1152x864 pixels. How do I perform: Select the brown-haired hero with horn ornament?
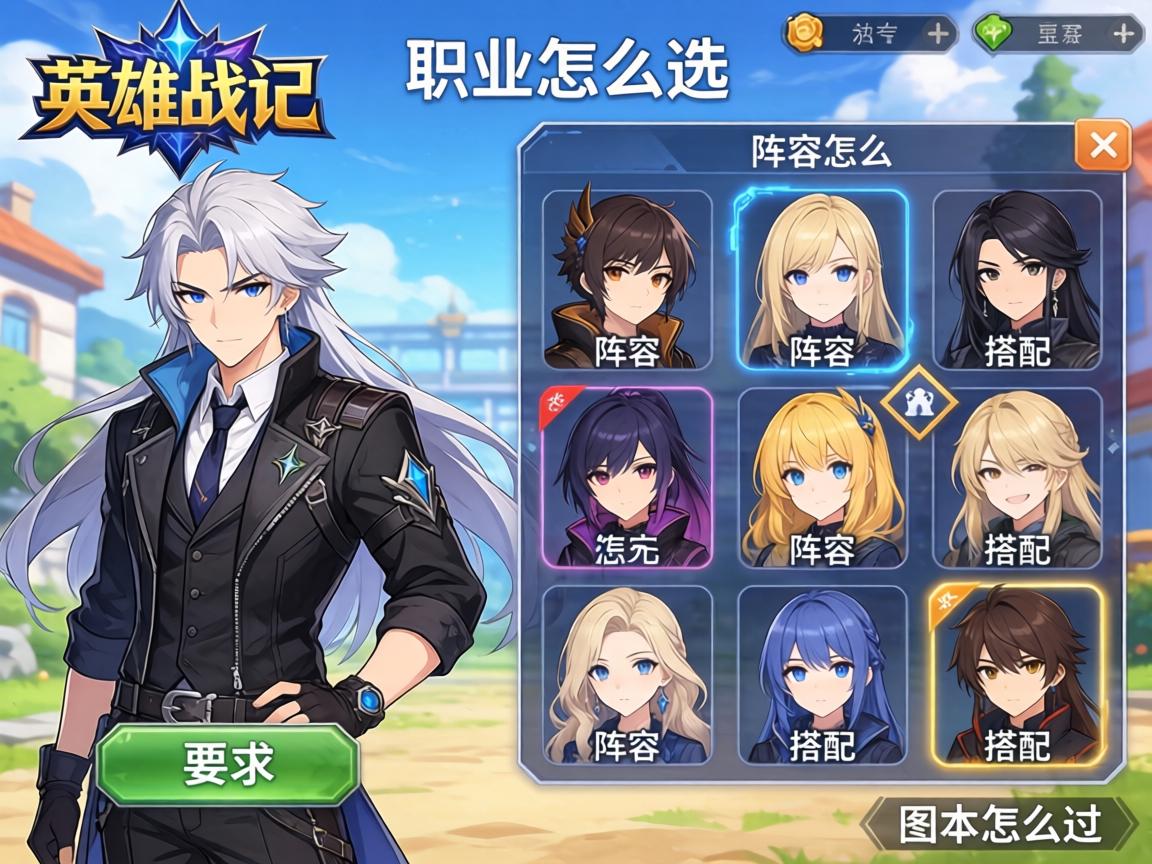pyautogui.click(x=627, y=280)
